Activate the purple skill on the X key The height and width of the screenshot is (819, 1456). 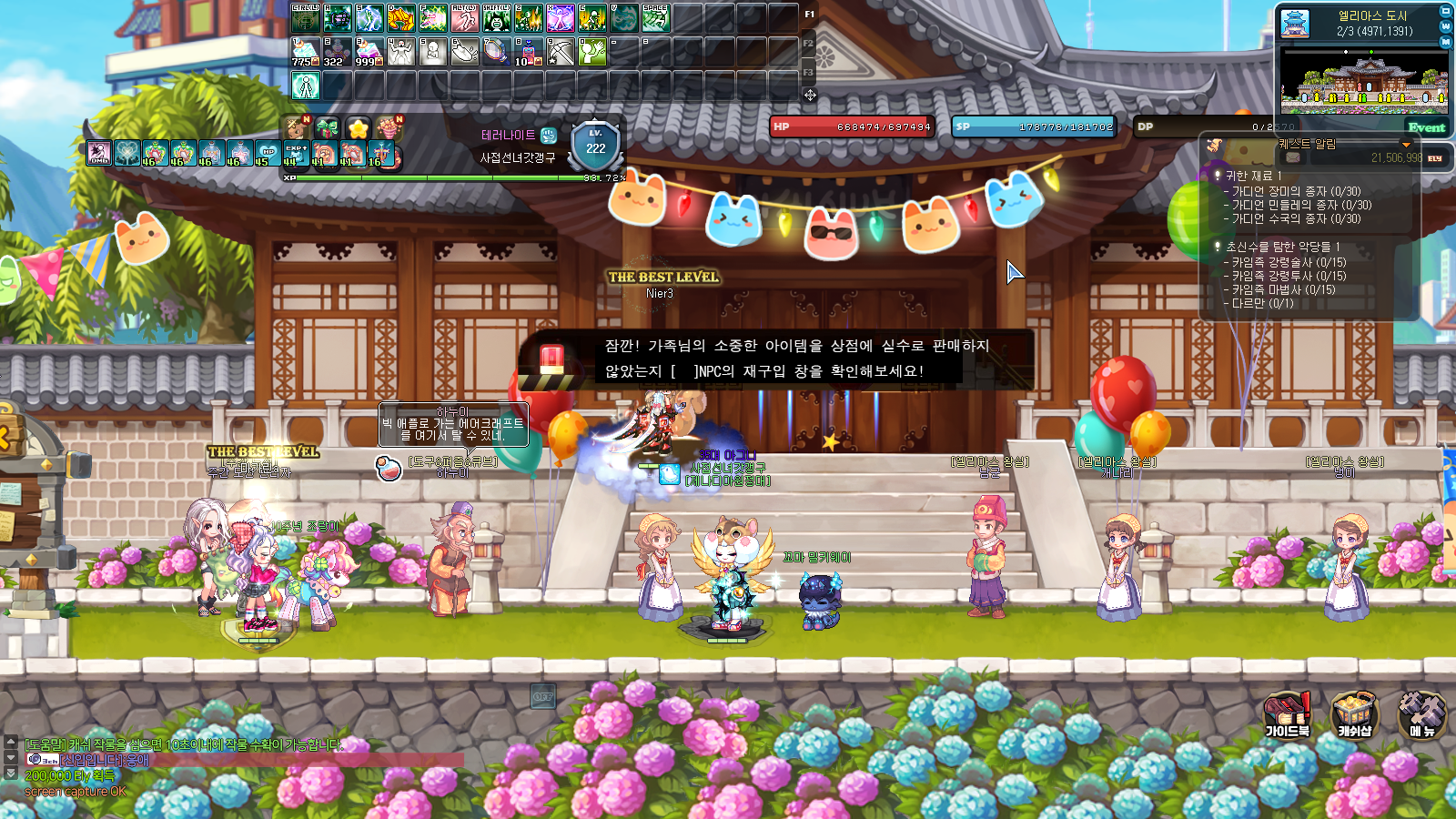pyautogui.click(x=561, y=18)
